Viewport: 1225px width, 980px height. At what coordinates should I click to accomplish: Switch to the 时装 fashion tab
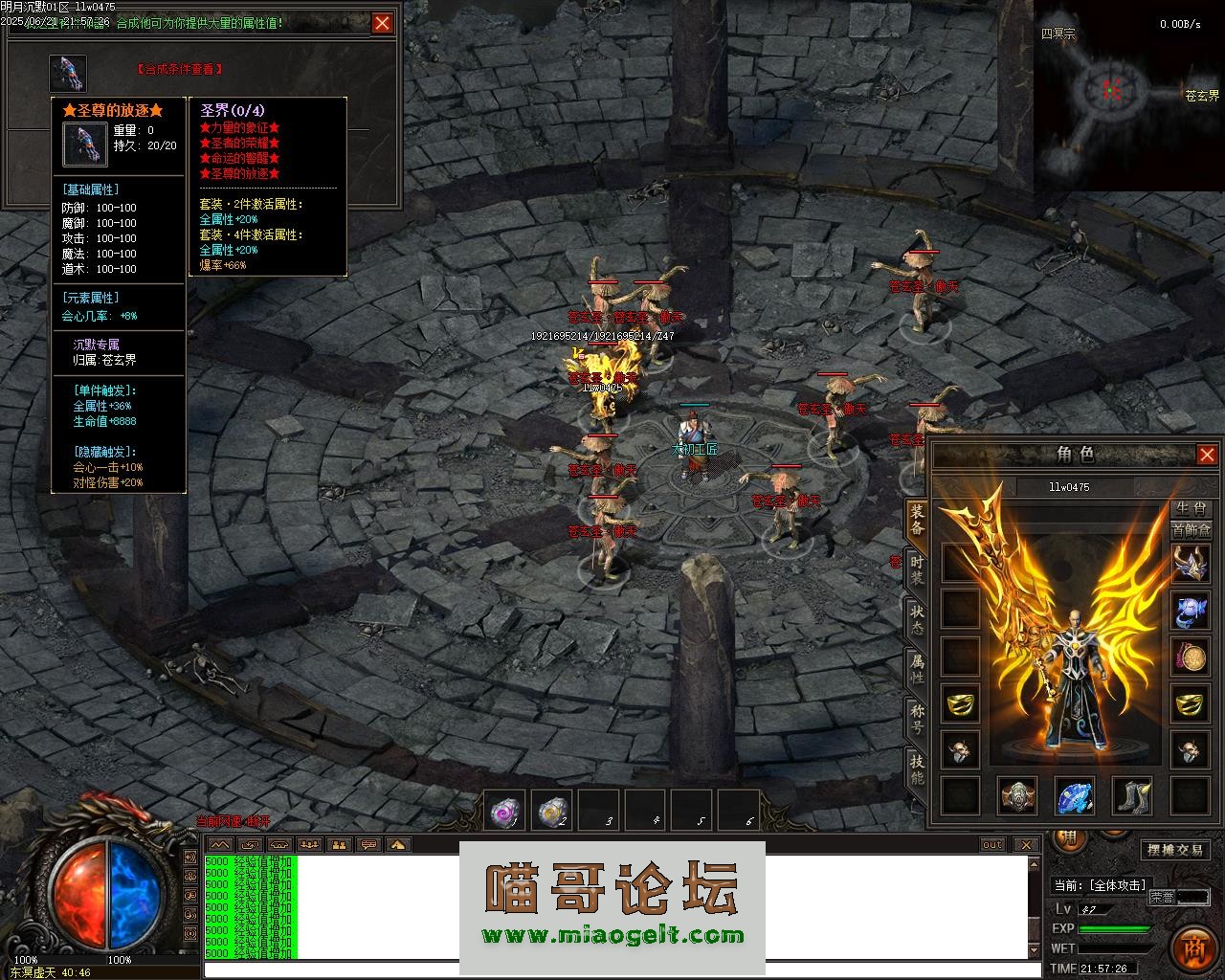(x=917, y=570)
